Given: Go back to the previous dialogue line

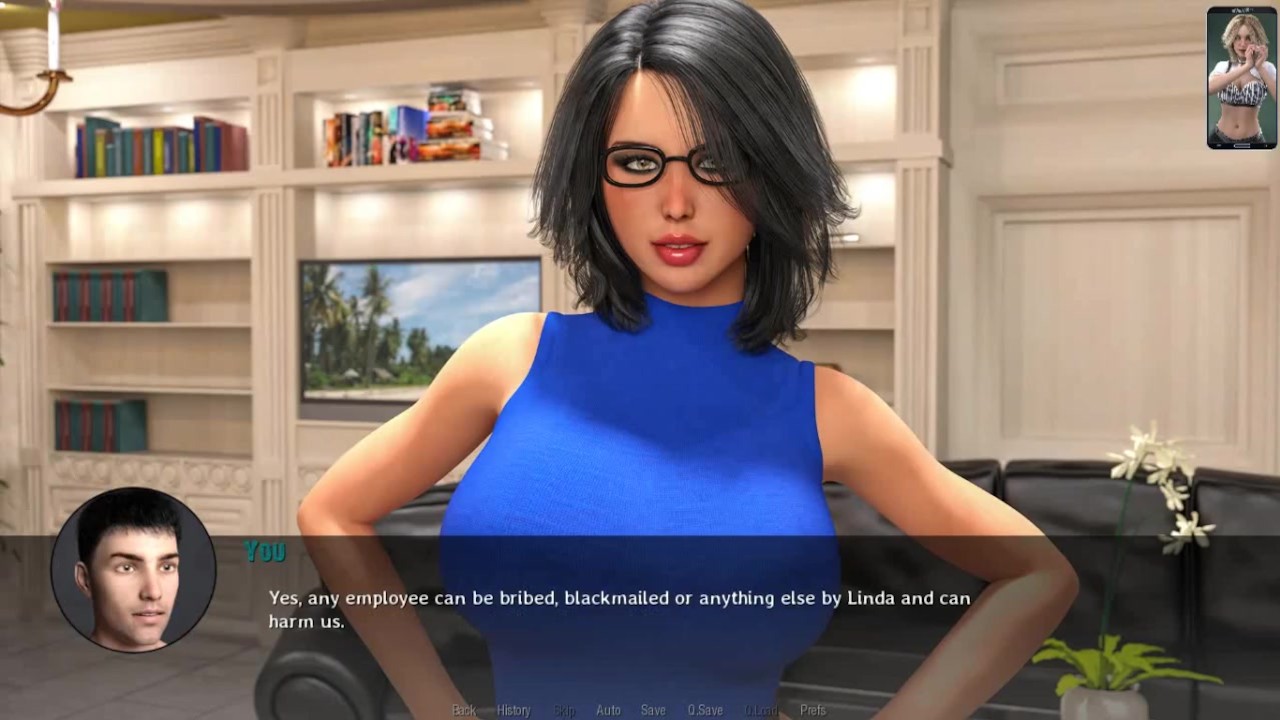Looking at the screenshot, I should (x=463, y=710).
